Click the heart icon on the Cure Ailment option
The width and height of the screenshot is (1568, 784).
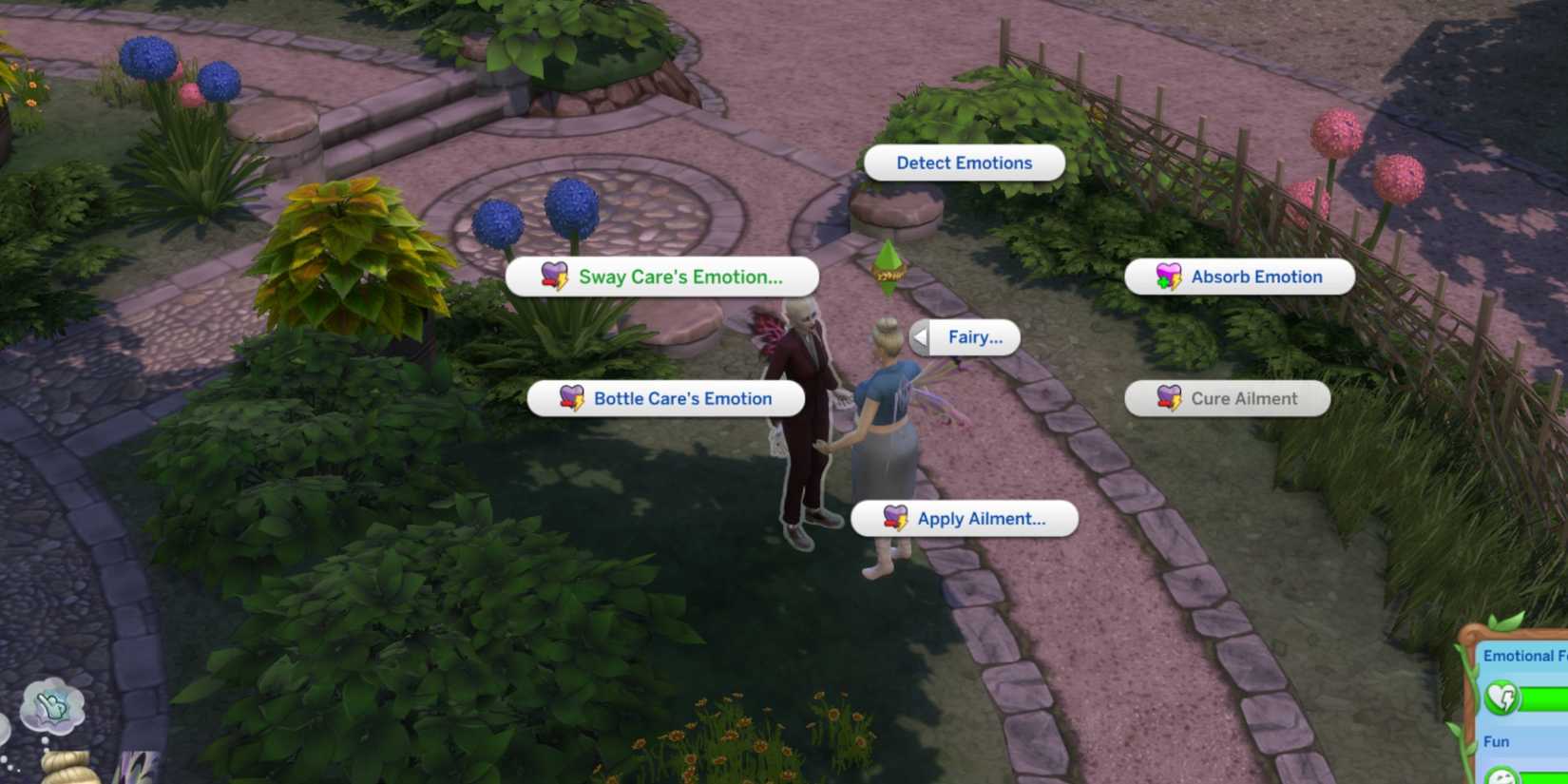(1167, 398)
